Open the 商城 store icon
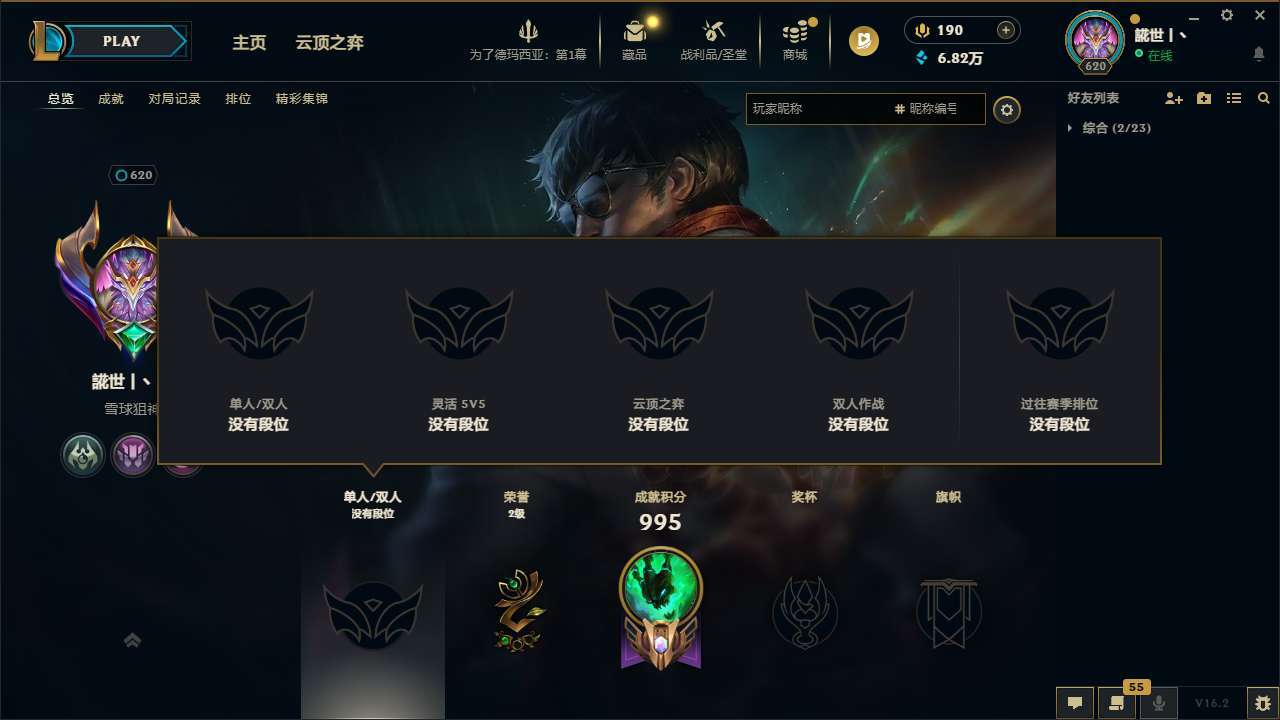The image size is (1280, 720). point(795,40)
